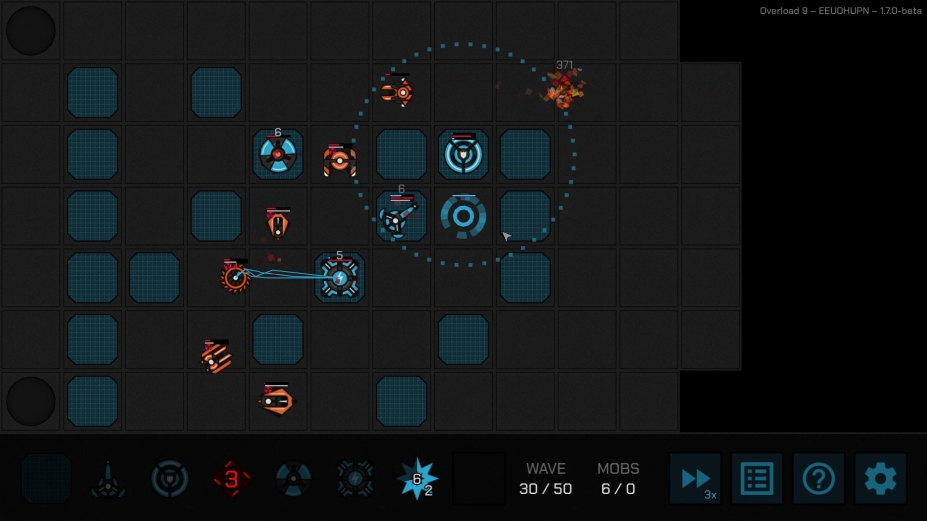Select the placed radiation tower on the board

pyautogui.click(x=278, y=155)
